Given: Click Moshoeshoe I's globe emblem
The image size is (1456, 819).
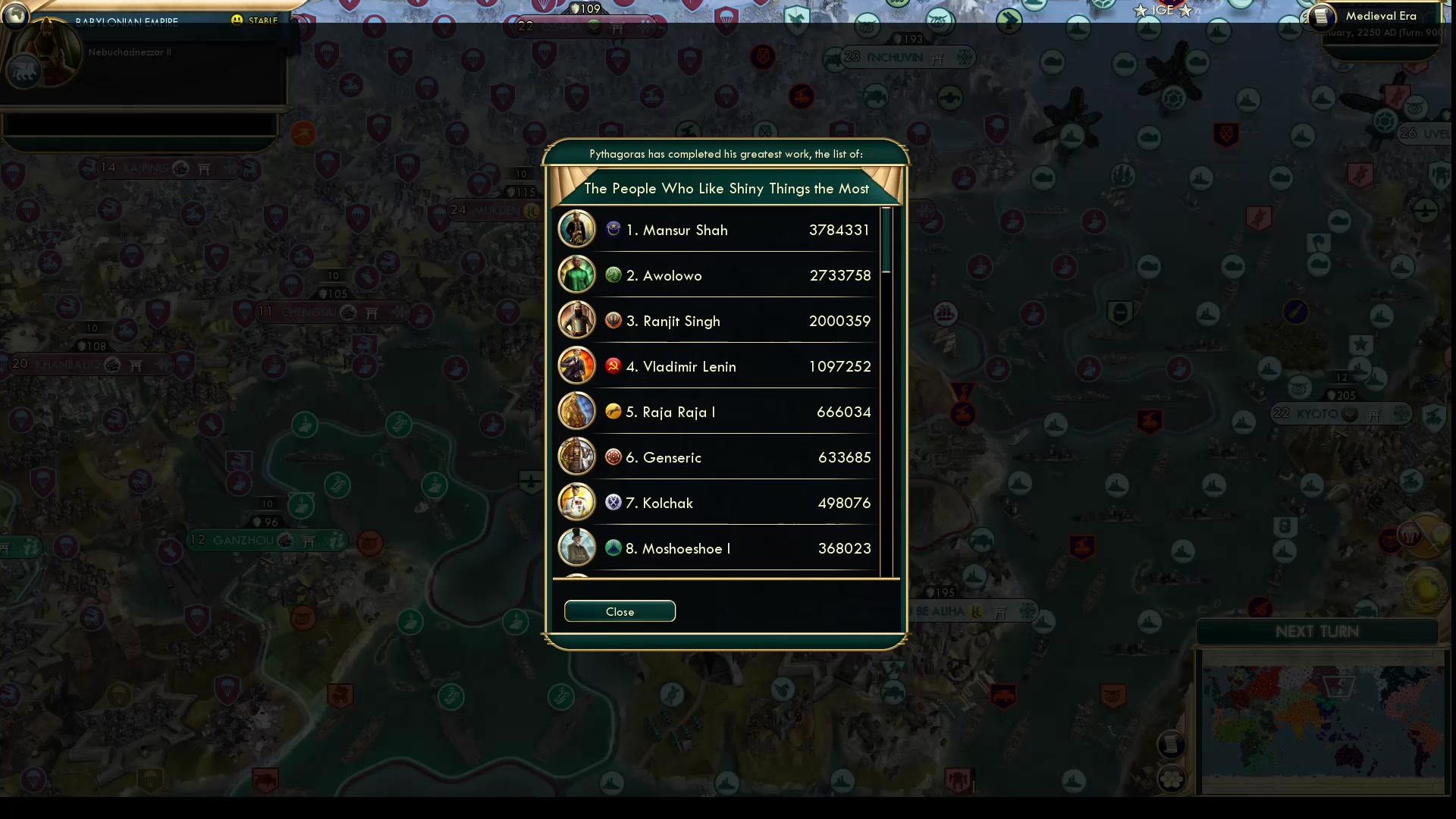Looking at the screenshot, I should 613,547.
